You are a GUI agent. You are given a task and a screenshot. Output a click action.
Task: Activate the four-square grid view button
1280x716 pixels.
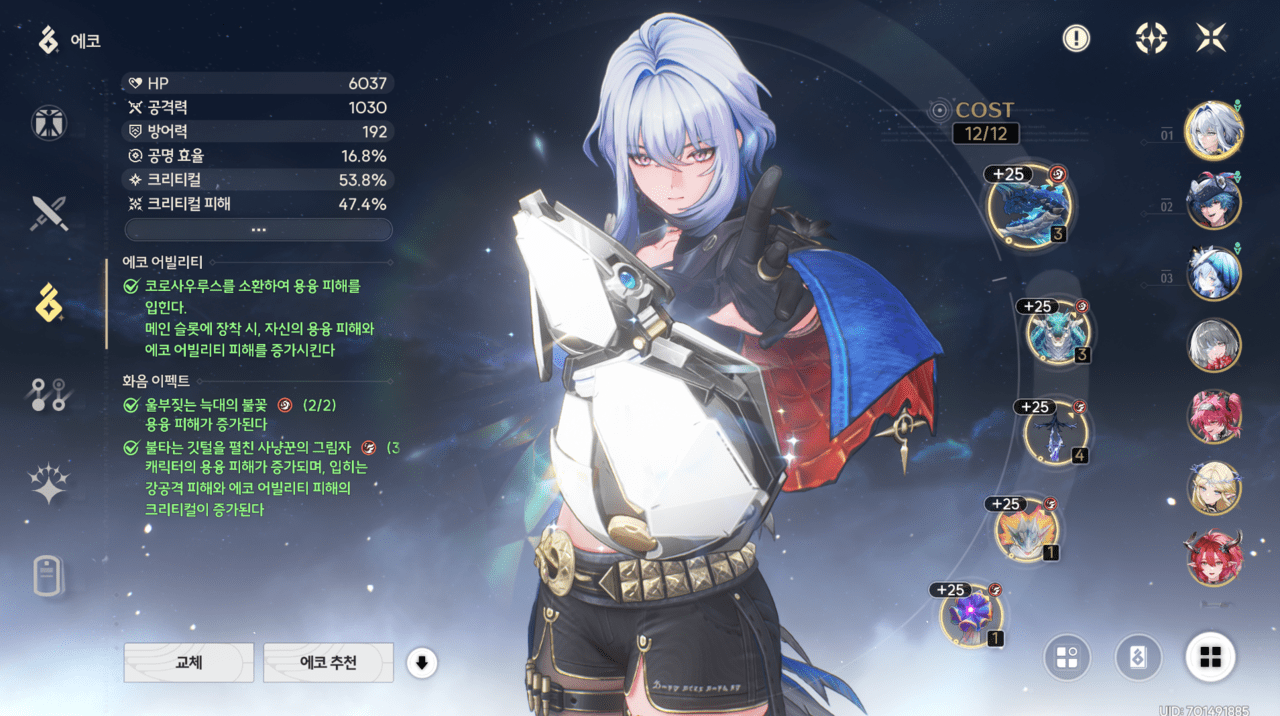pos(1210,657)
